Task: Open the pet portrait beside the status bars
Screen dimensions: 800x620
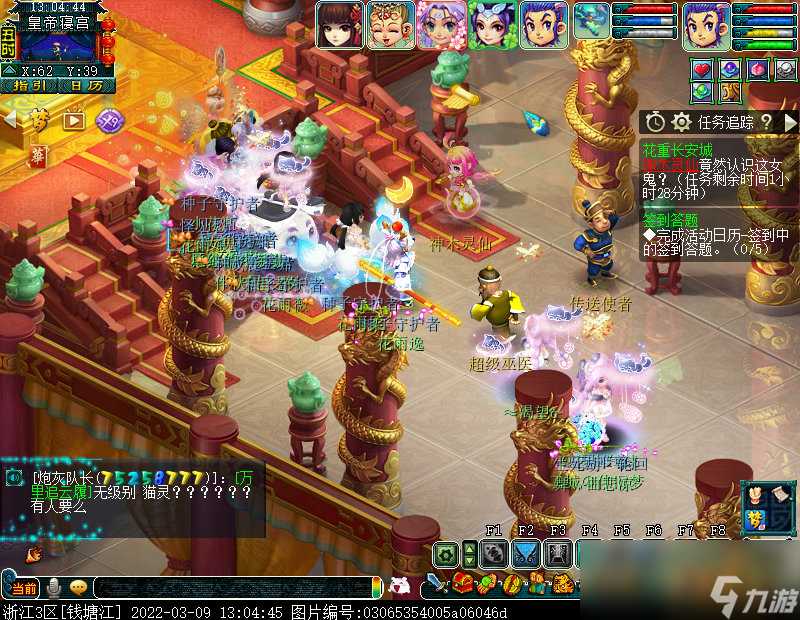Action: 592,22
